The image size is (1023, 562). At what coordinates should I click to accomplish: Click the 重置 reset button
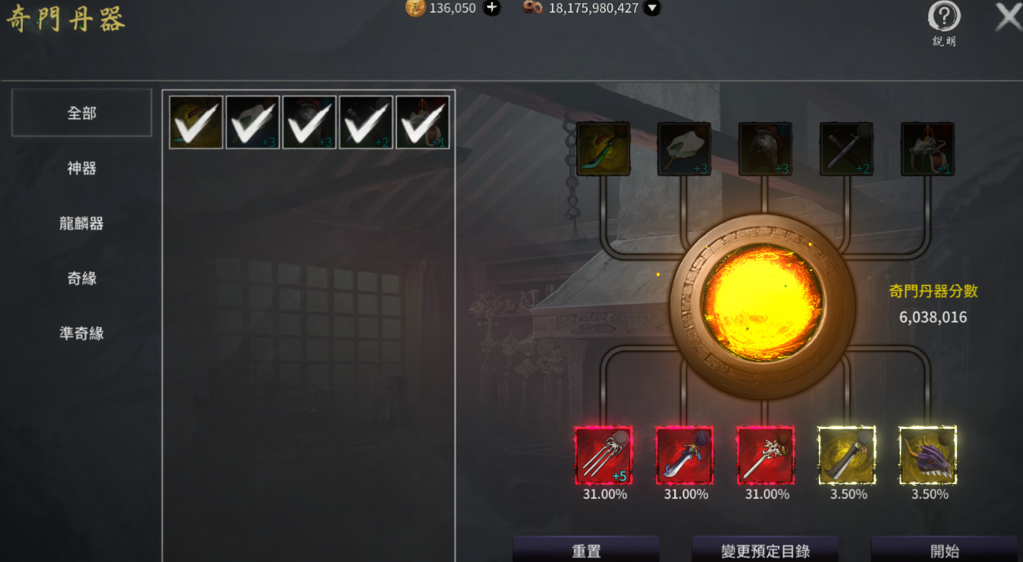586,550
